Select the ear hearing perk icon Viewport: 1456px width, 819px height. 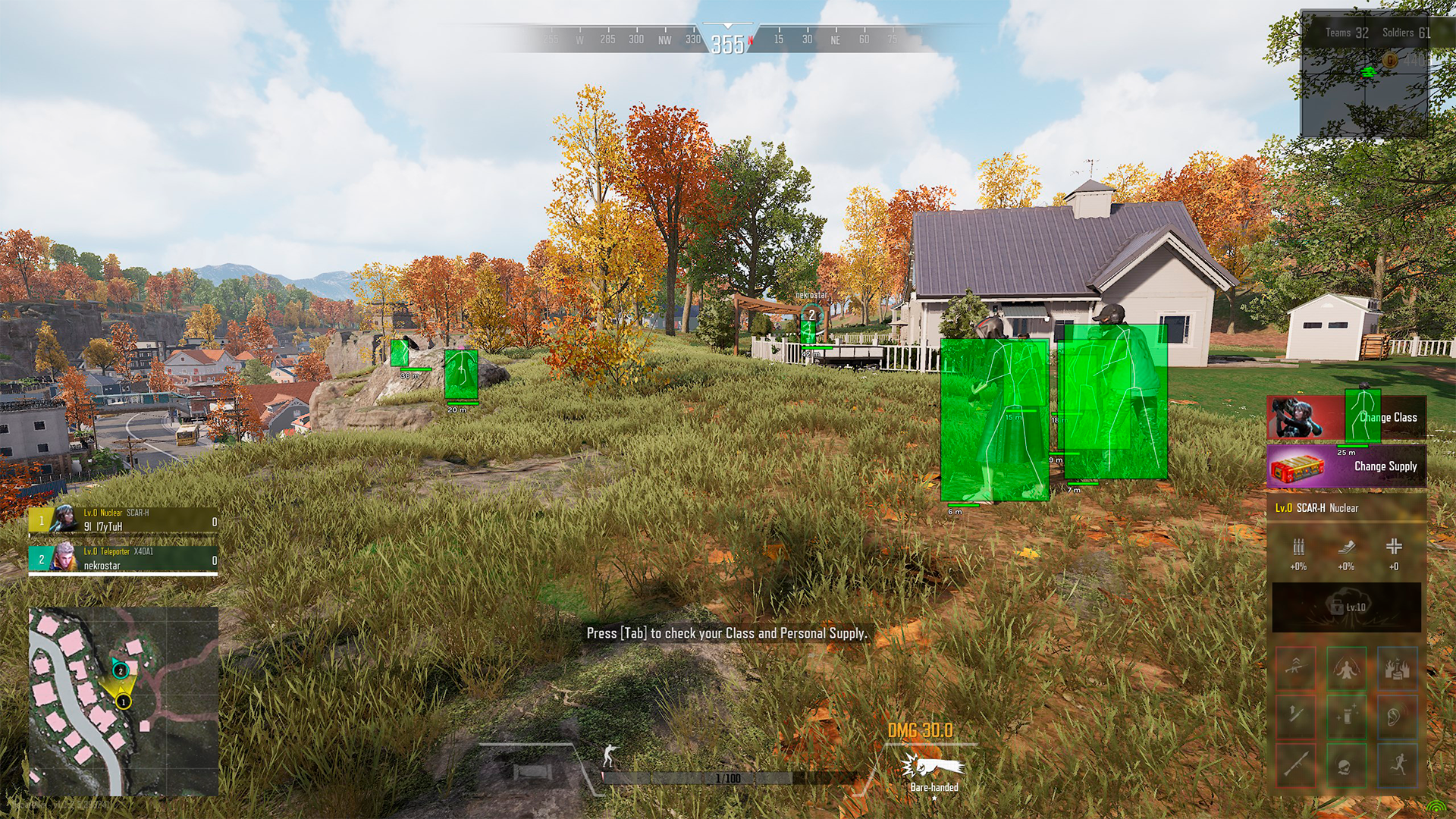click(x=1397, y=715)
